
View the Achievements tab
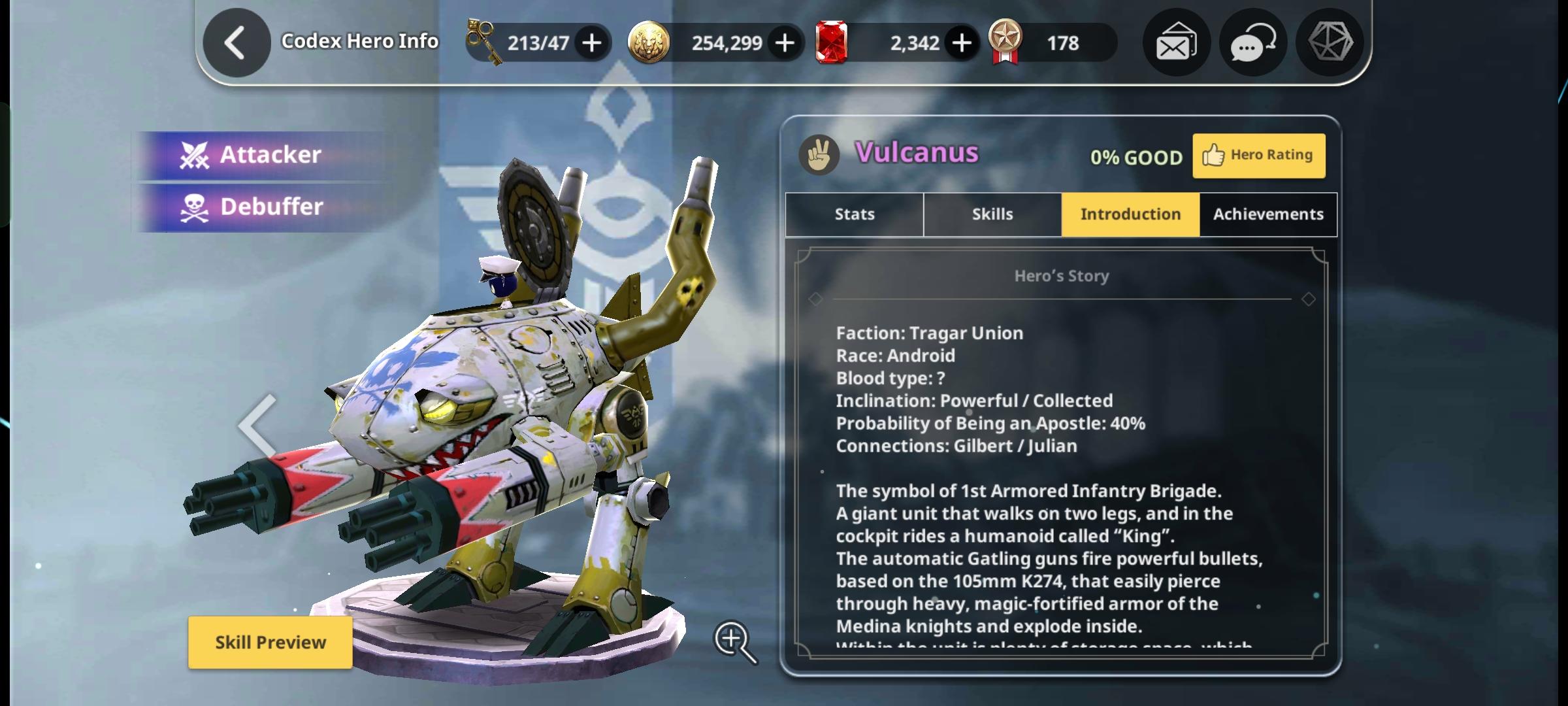pos(1268,214)
